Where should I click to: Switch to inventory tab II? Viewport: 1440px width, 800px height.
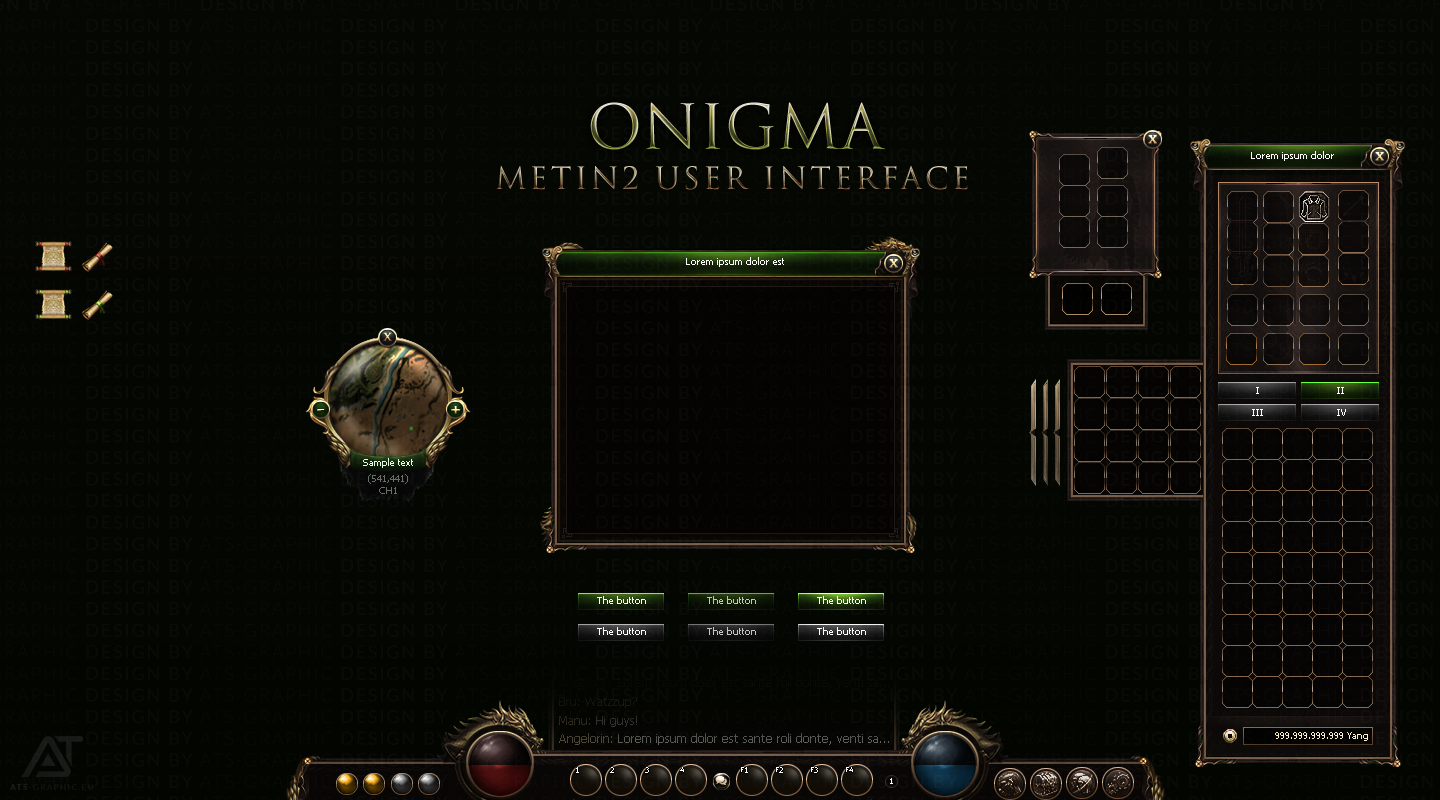1339,391
